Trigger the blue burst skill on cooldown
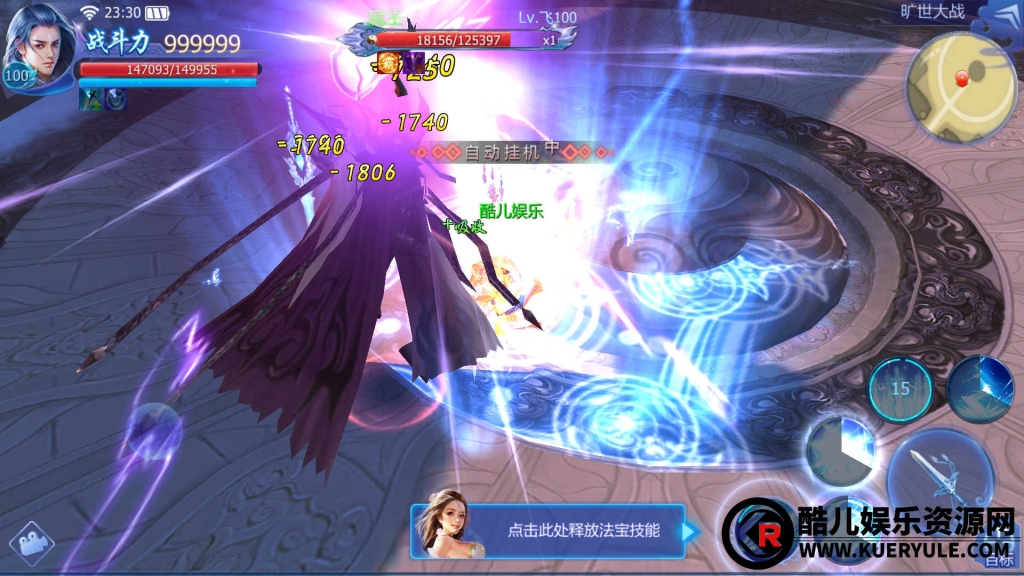Image resolution: width=1024 pixels, height=576 pixels. pos(840,452)
